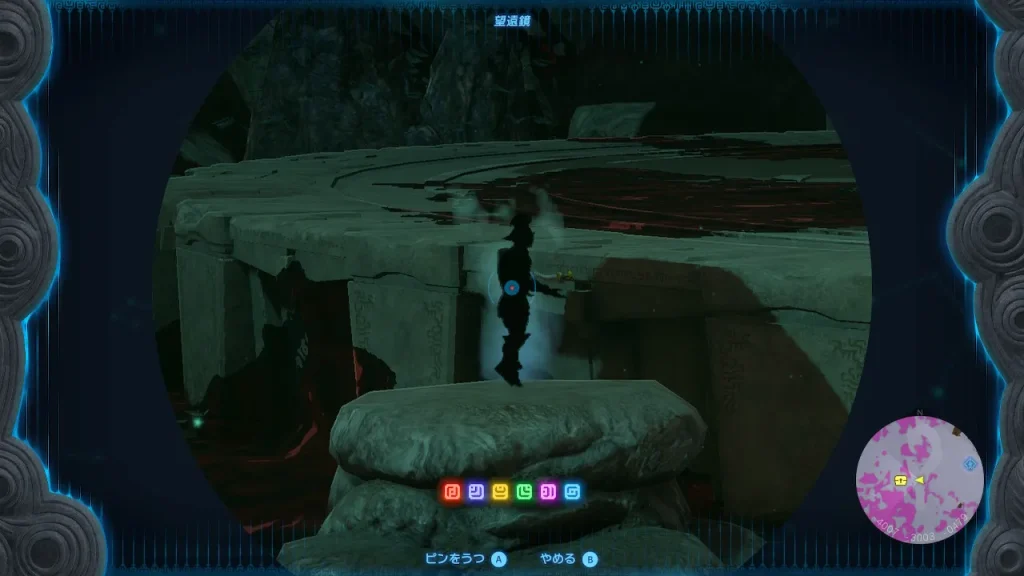1024x576 pixels.
Task: Choose the purple pin stamp
Action: point(547,492)
